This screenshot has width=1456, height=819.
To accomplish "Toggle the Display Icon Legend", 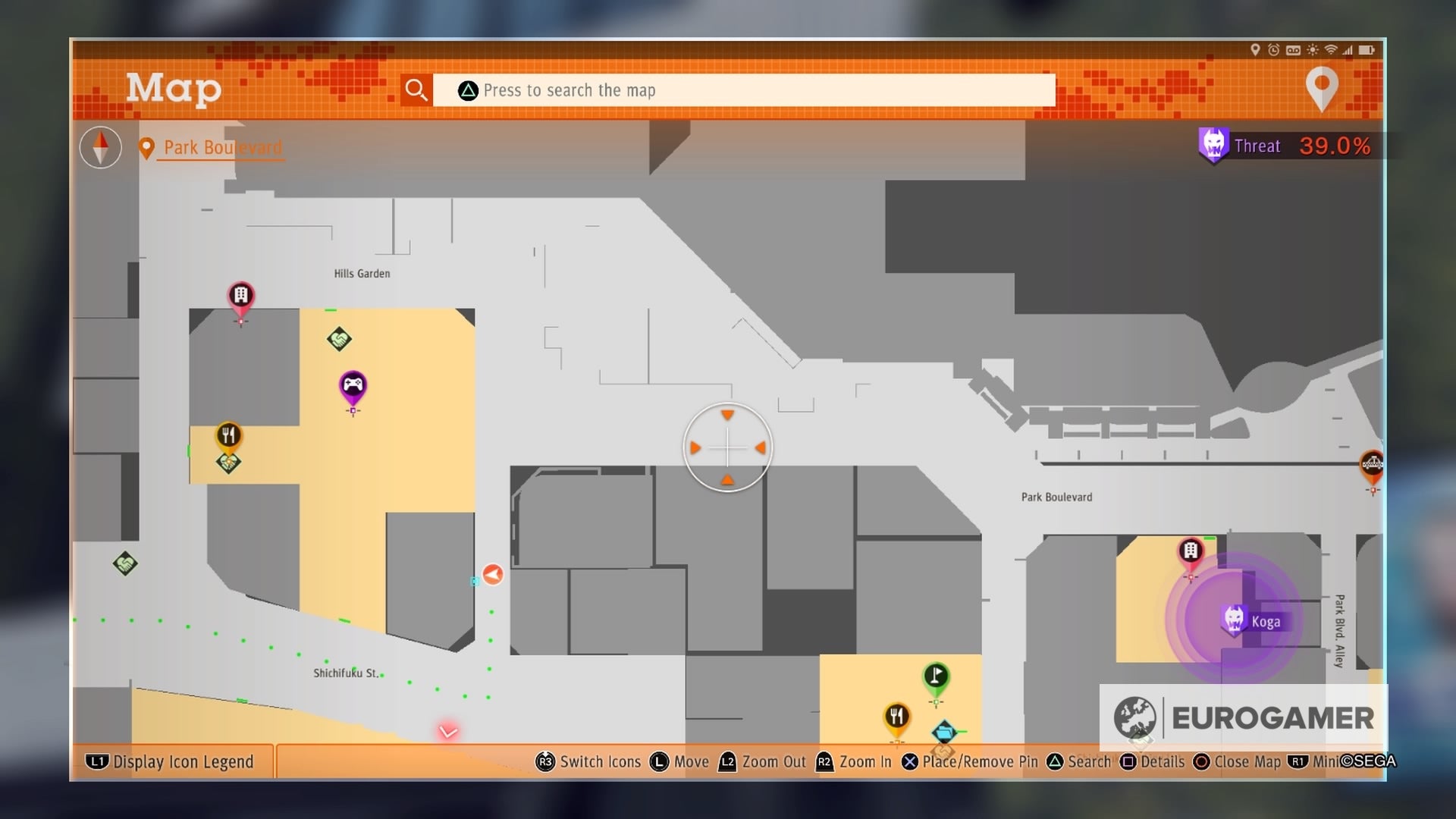I will point(171,762).
